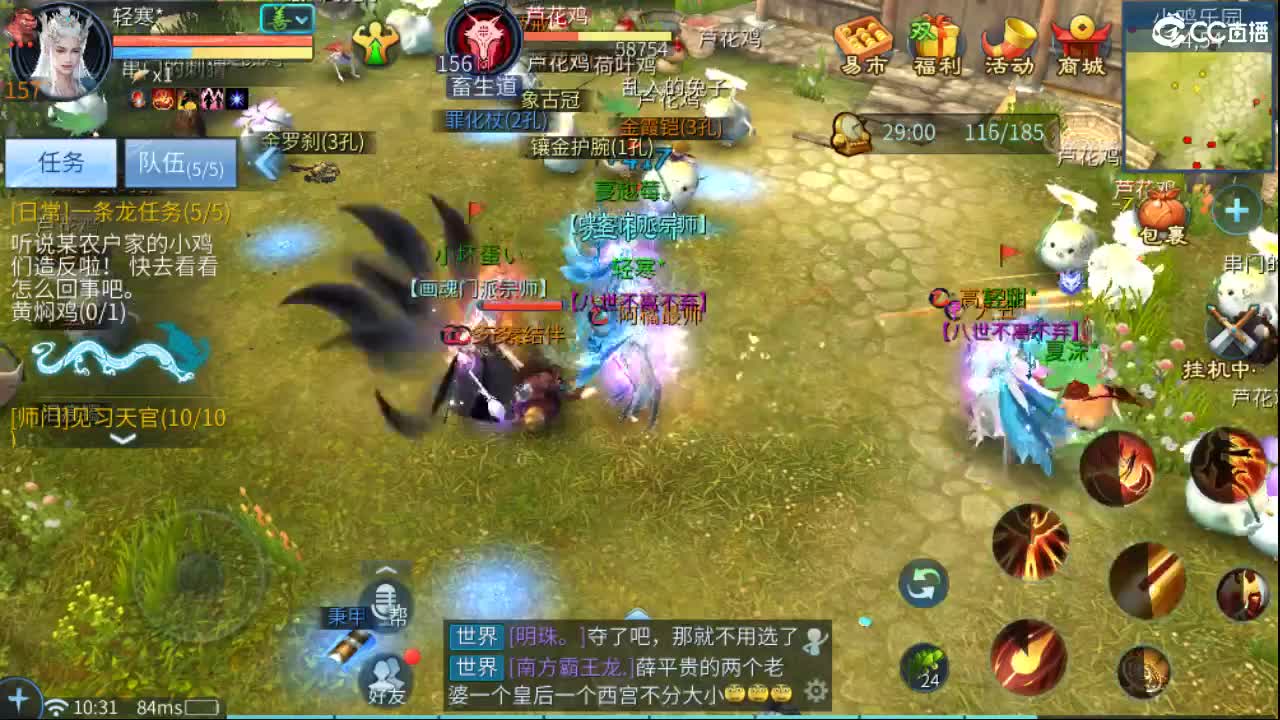The image size is (1280, 720).
Task: Select the 任务 tab
Action: [x=60, y=163]
